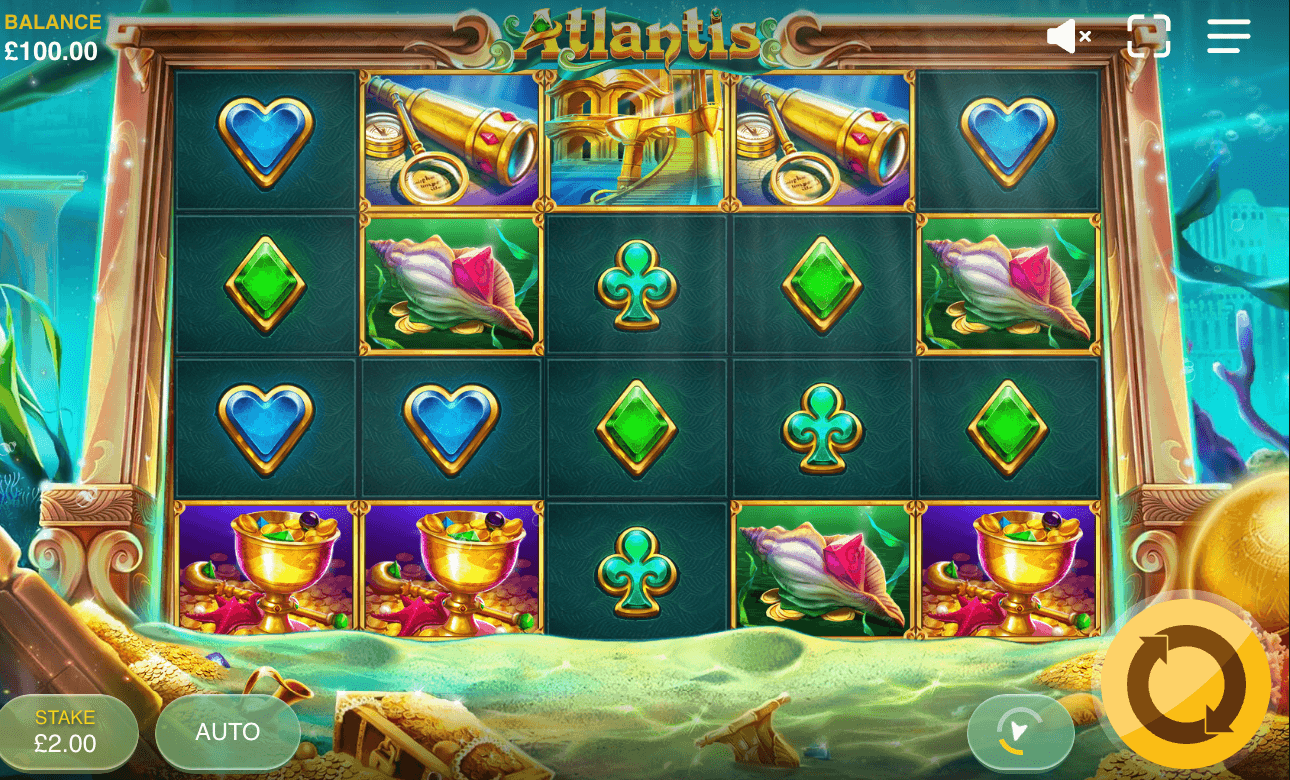The width and height of the screenshot is (1290, 780).
Task: Open the hamburger menu
Action: pyautogui.click(x=1228, y=36)
